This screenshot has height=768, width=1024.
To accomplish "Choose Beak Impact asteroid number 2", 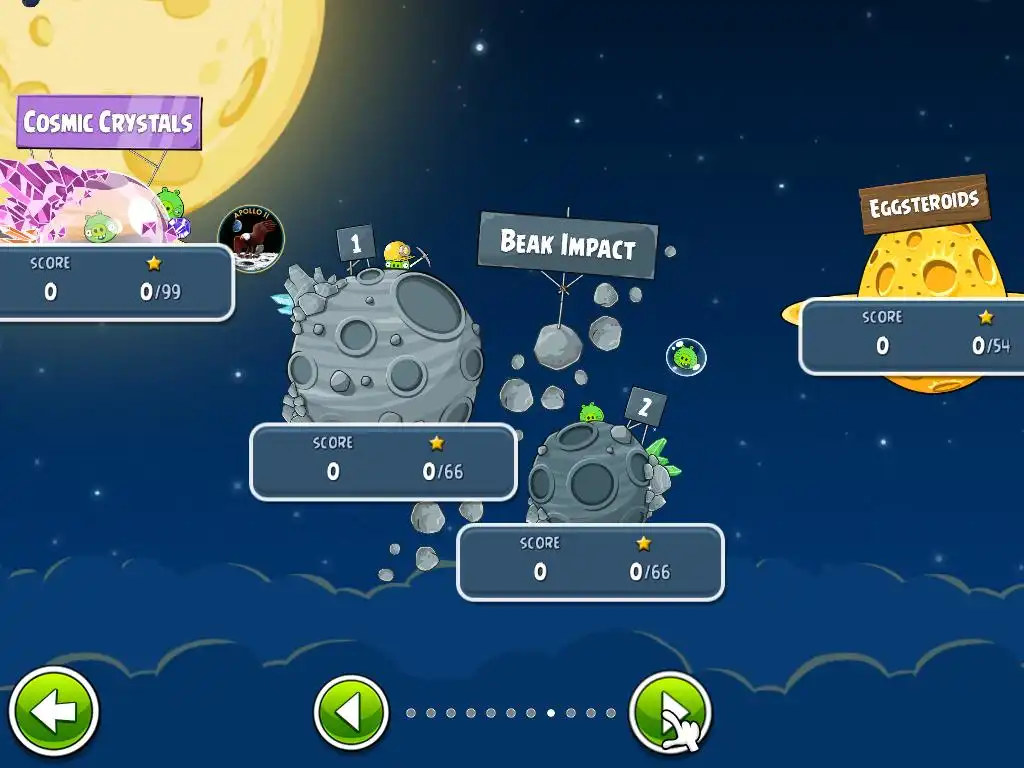I will (590, 472).
